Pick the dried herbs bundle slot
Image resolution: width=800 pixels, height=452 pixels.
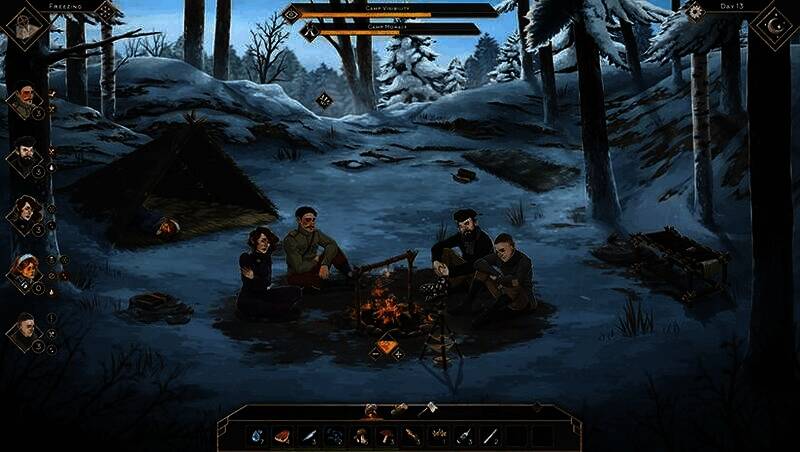438,436
